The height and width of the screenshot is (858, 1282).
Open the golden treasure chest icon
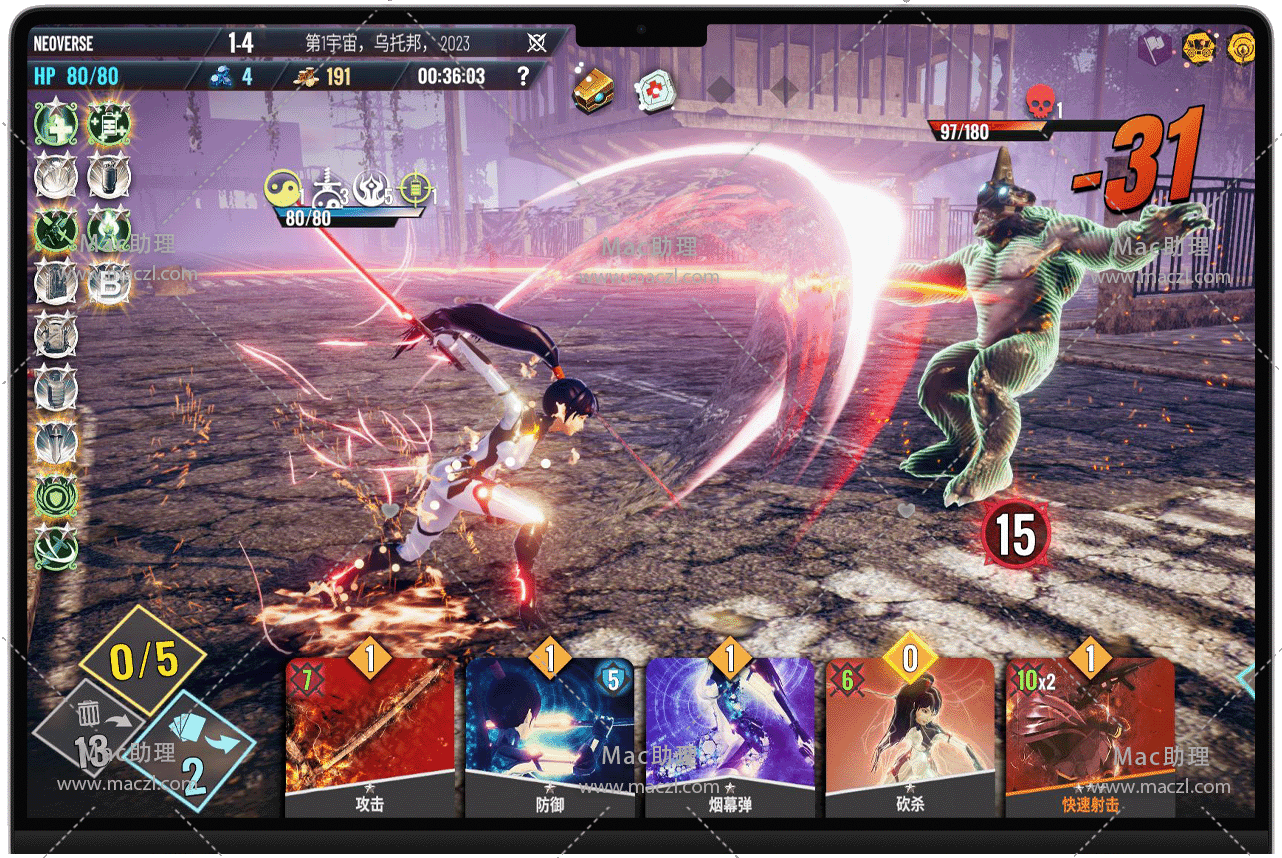point(592,90)
